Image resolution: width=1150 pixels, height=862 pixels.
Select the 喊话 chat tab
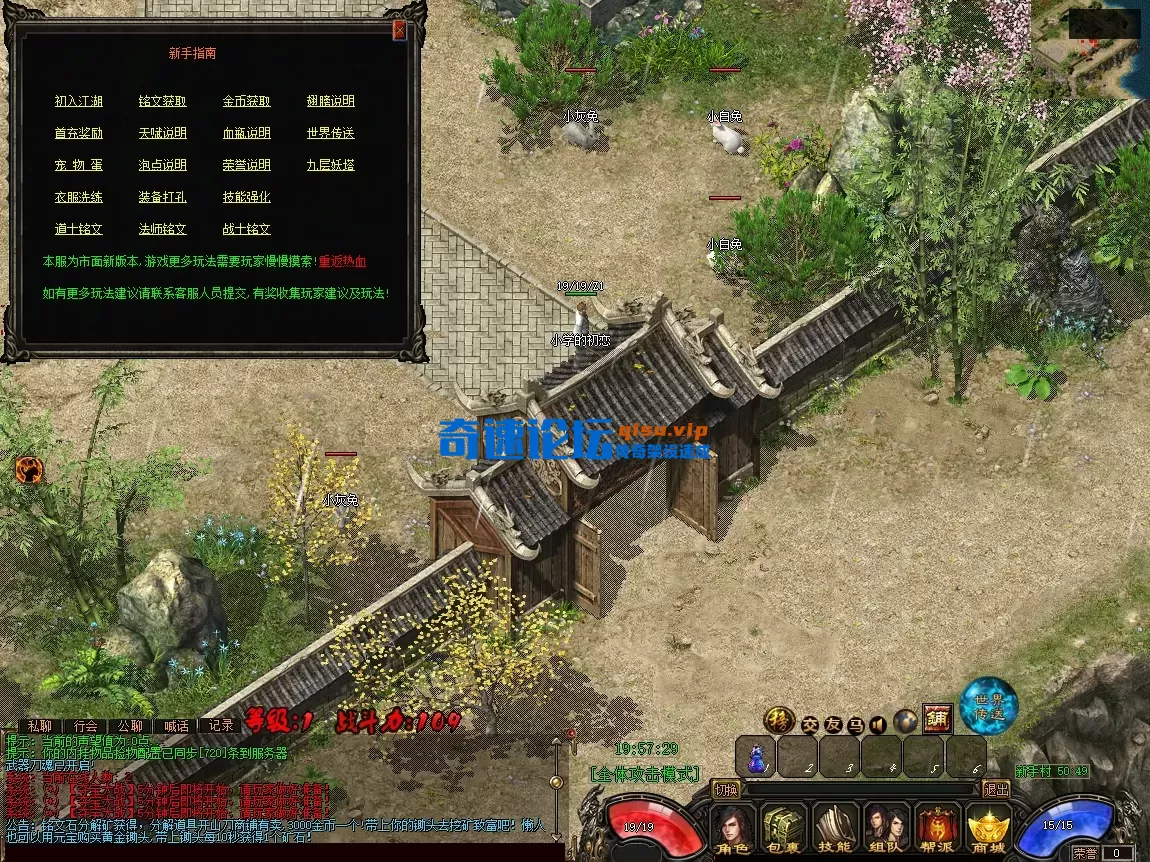coord(176,726)
